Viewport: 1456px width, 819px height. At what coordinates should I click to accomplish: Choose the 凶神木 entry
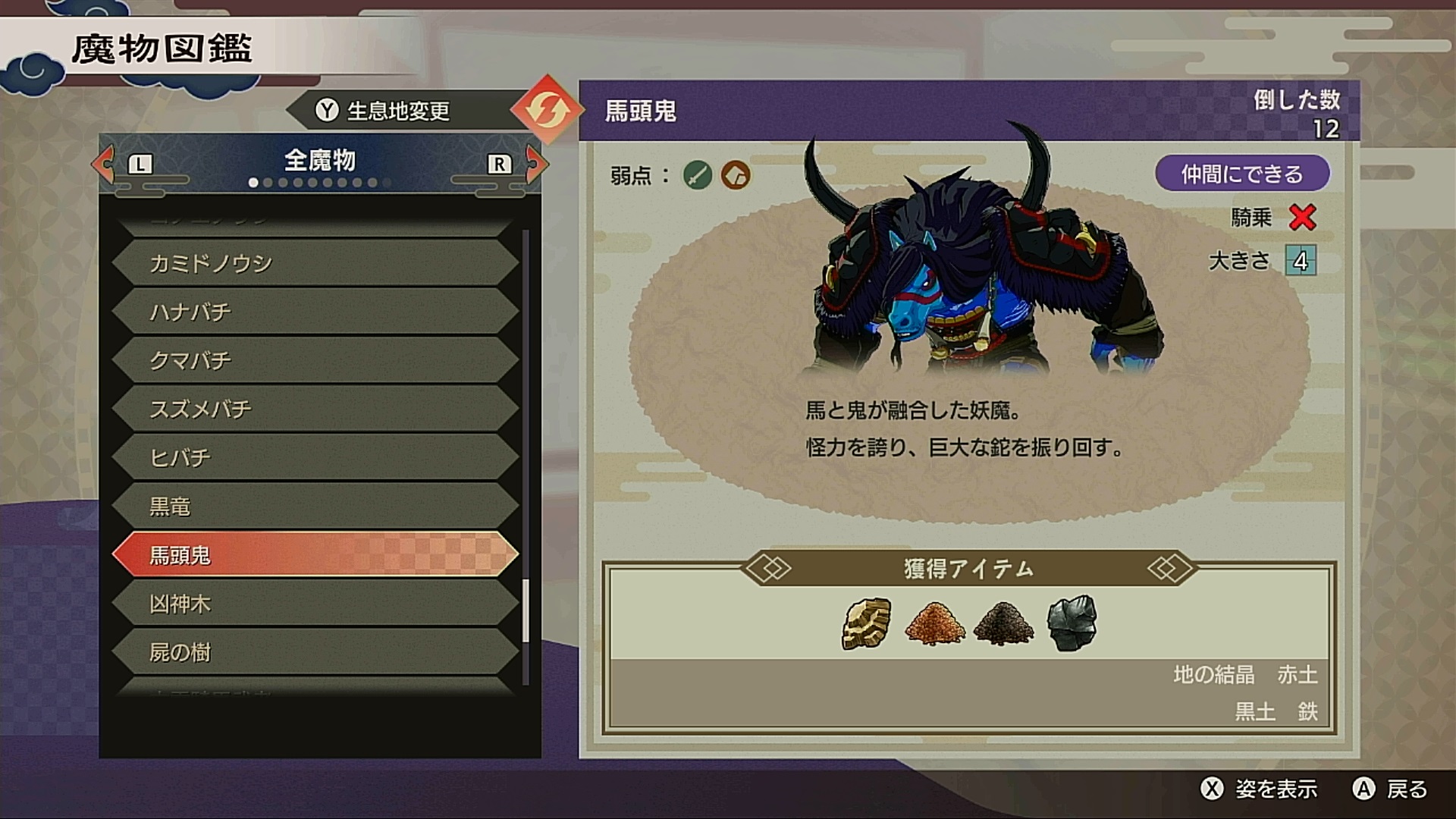(315, 604)
